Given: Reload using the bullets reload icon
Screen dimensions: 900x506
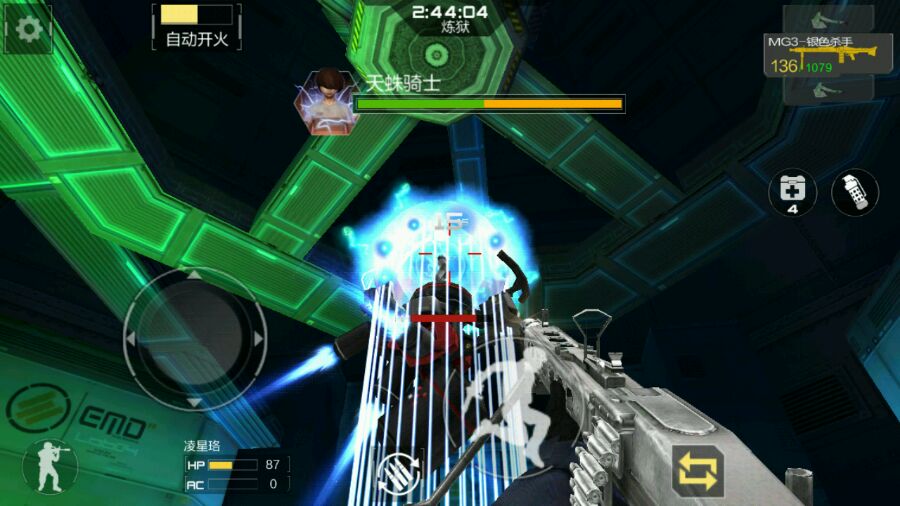Looking at the screenshot, I should [x=399, y=473].
